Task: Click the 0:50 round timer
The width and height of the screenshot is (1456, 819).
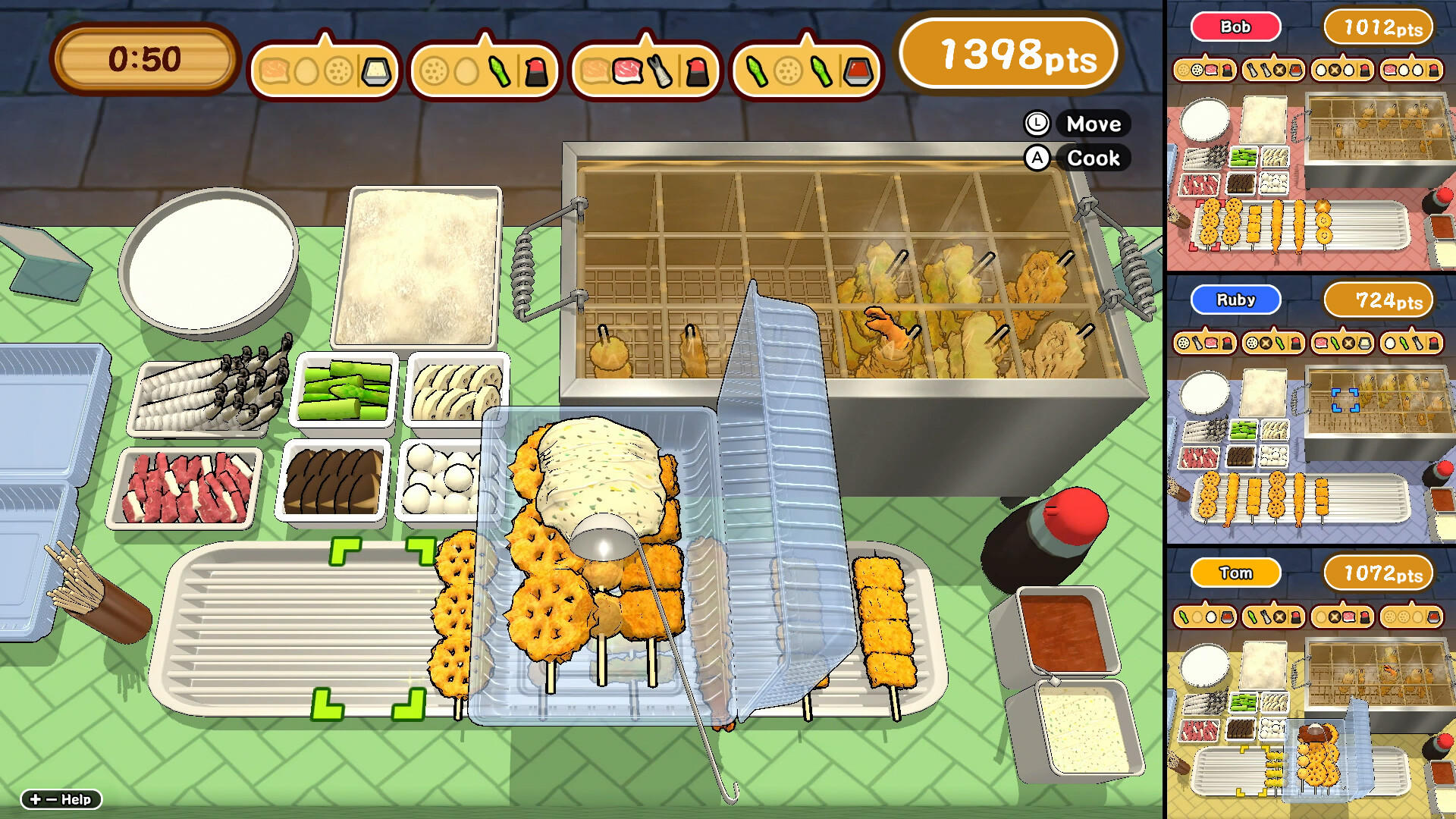Action: [x=144, y=55]
